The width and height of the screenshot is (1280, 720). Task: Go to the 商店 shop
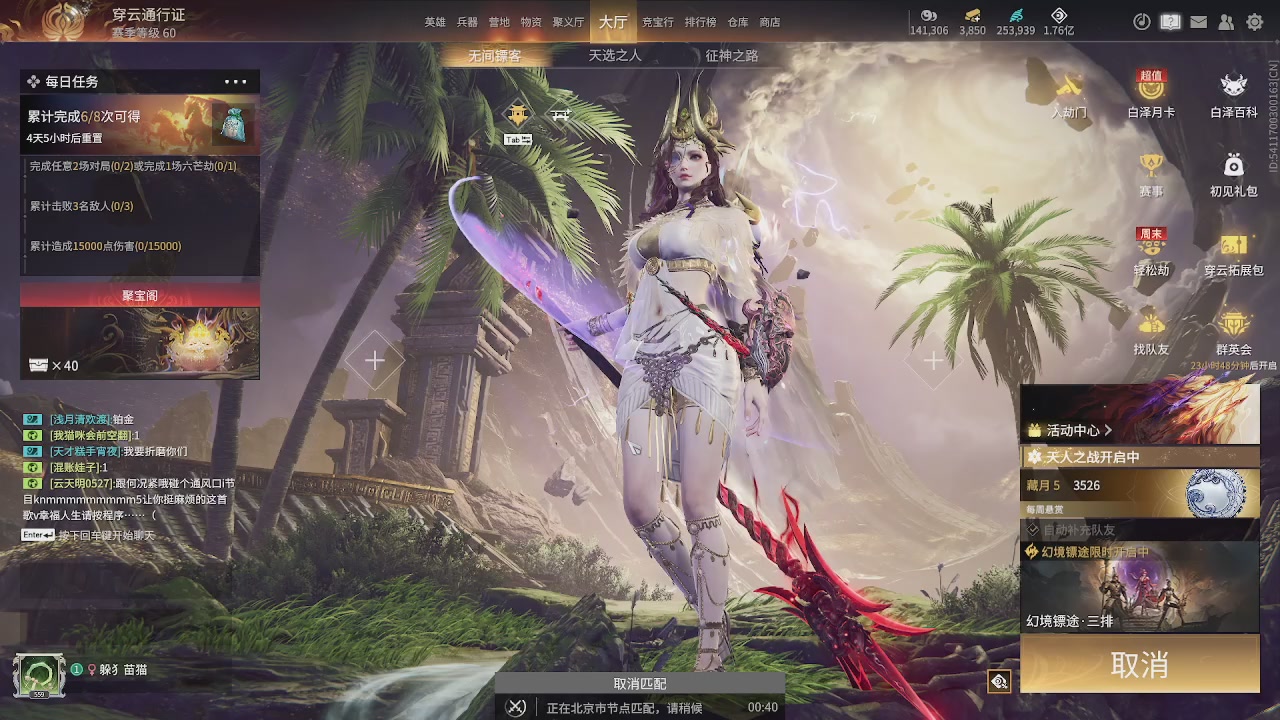pyautogui.click(x=770, y=22)
